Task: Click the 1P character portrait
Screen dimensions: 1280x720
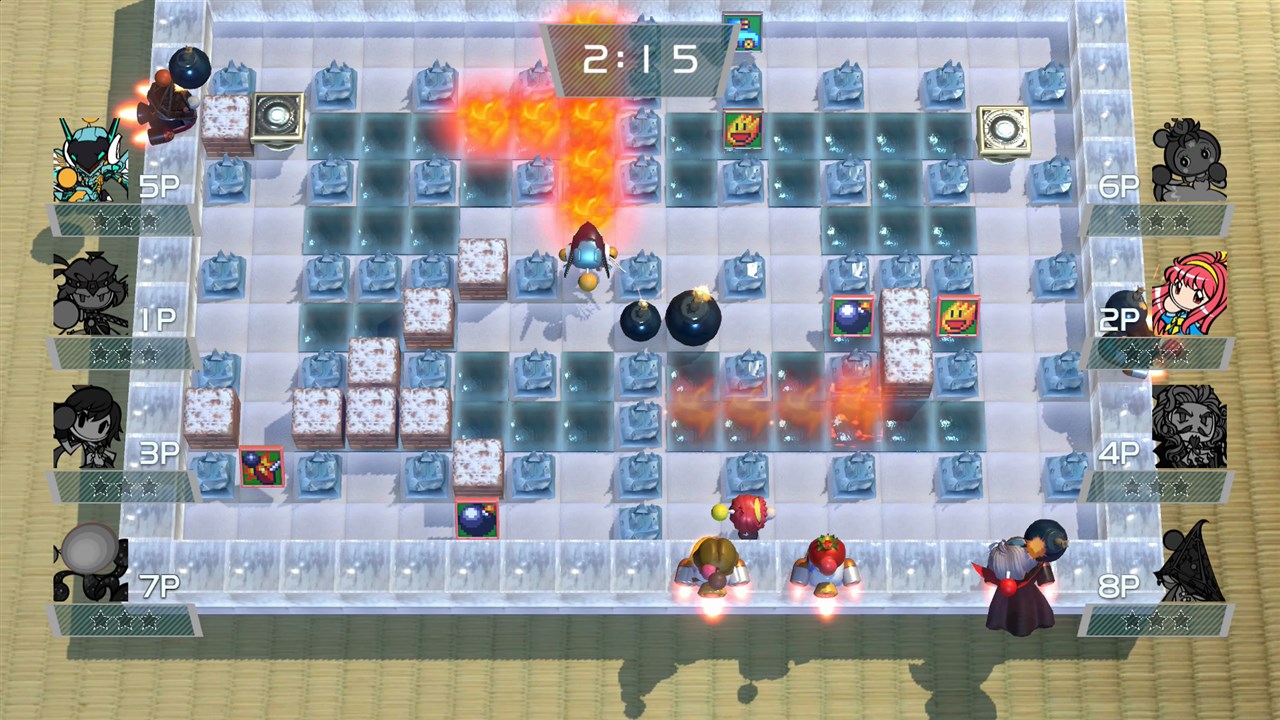Action: coord(90,292)
